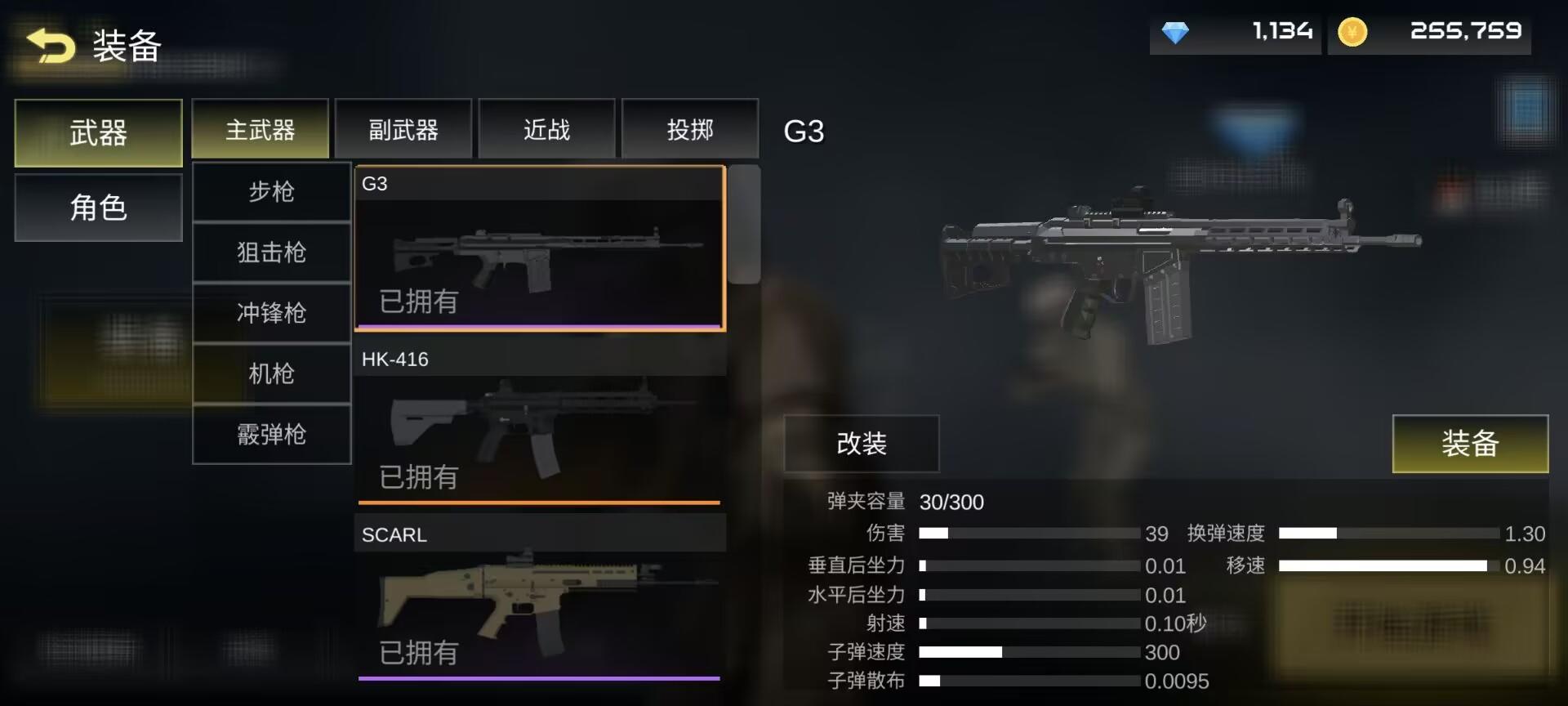1568x706 pixels.
Task: Click the 装备 button to equip G3
Action: click(x=1470, y=444)
